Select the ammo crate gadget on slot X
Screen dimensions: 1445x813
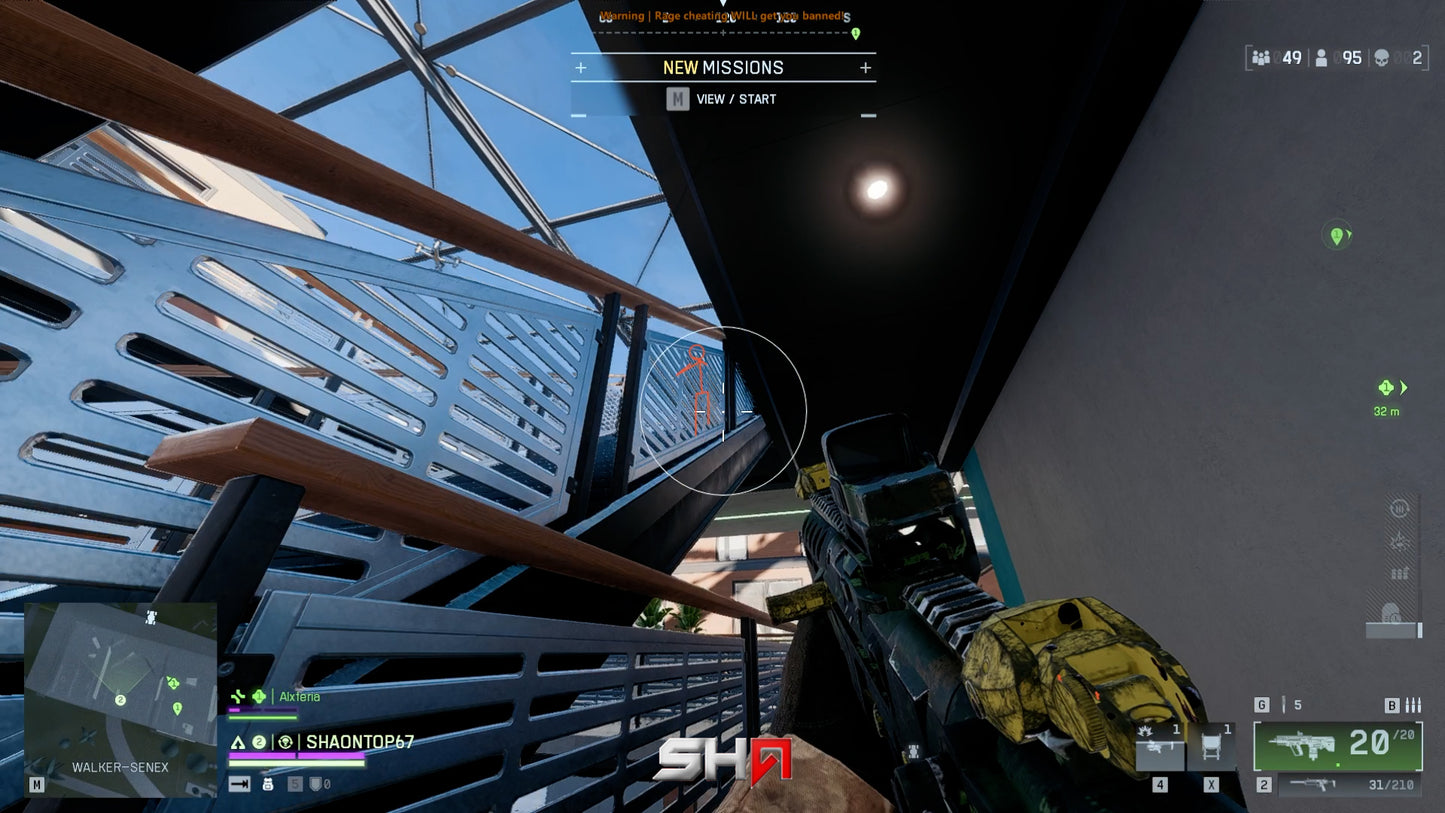click(1211, 745)
